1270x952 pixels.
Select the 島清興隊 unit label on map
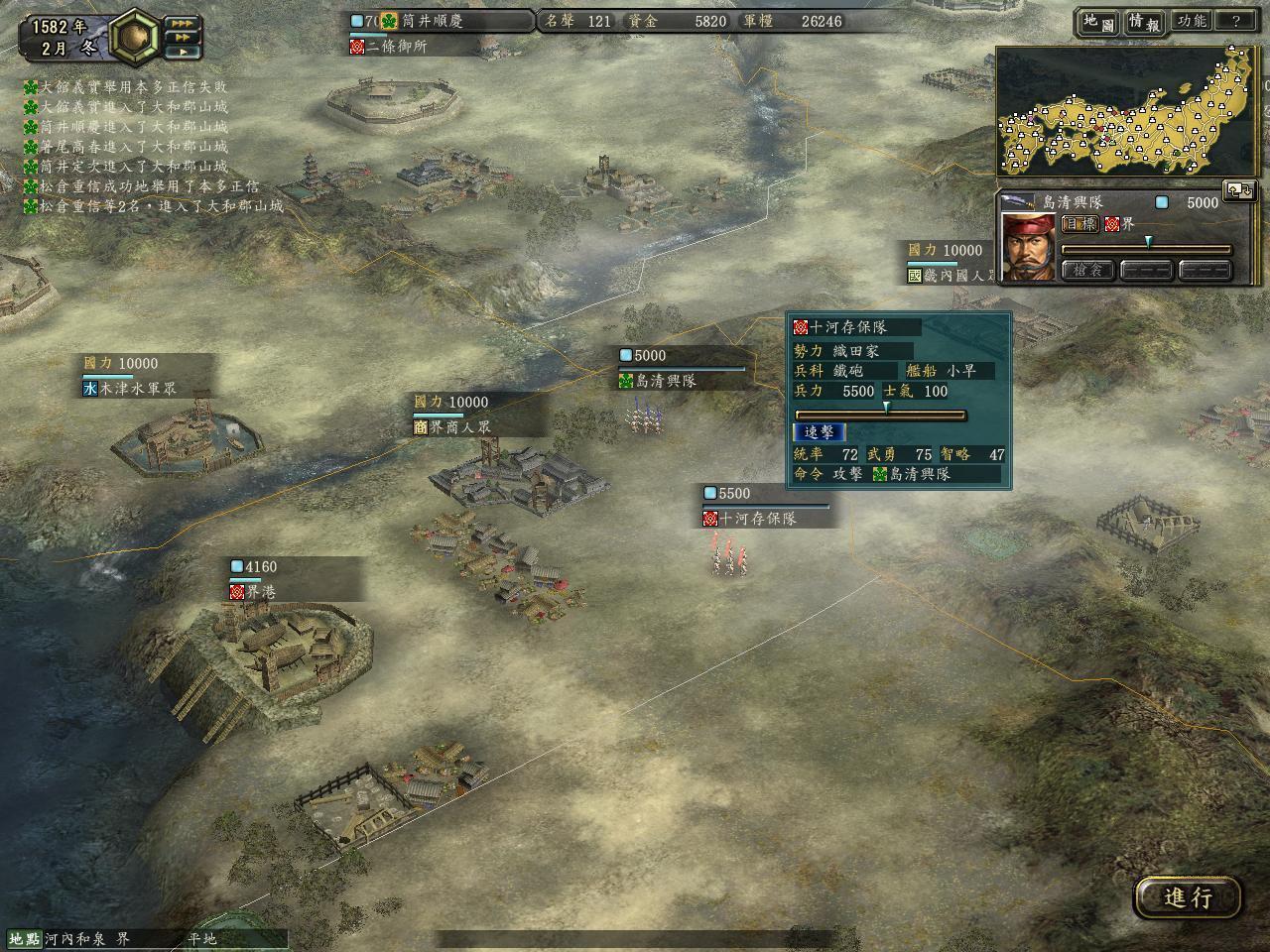click(666, 381)
